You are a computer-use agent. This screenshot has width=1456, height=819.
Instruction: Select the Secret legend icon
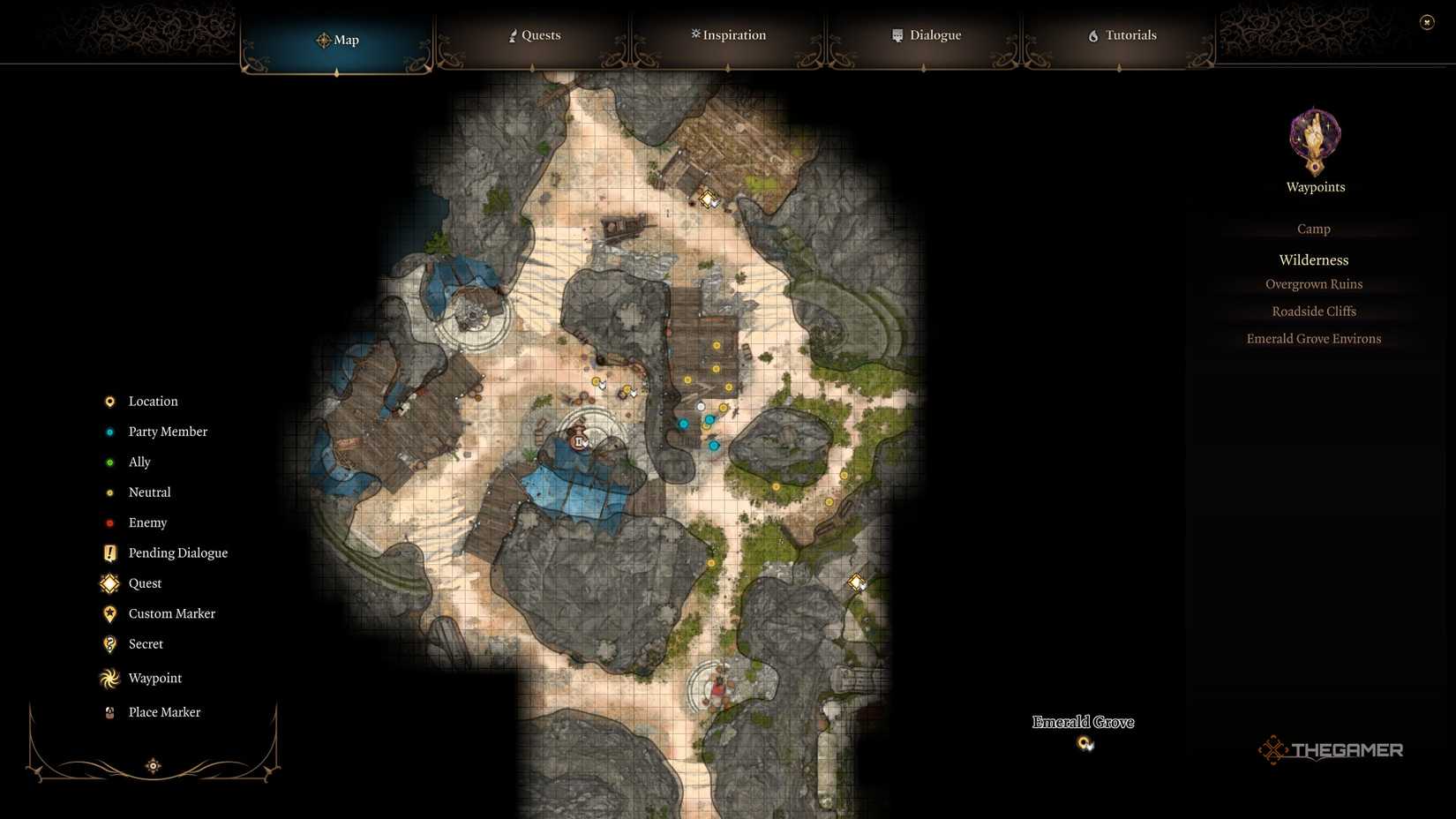[109, 644]
